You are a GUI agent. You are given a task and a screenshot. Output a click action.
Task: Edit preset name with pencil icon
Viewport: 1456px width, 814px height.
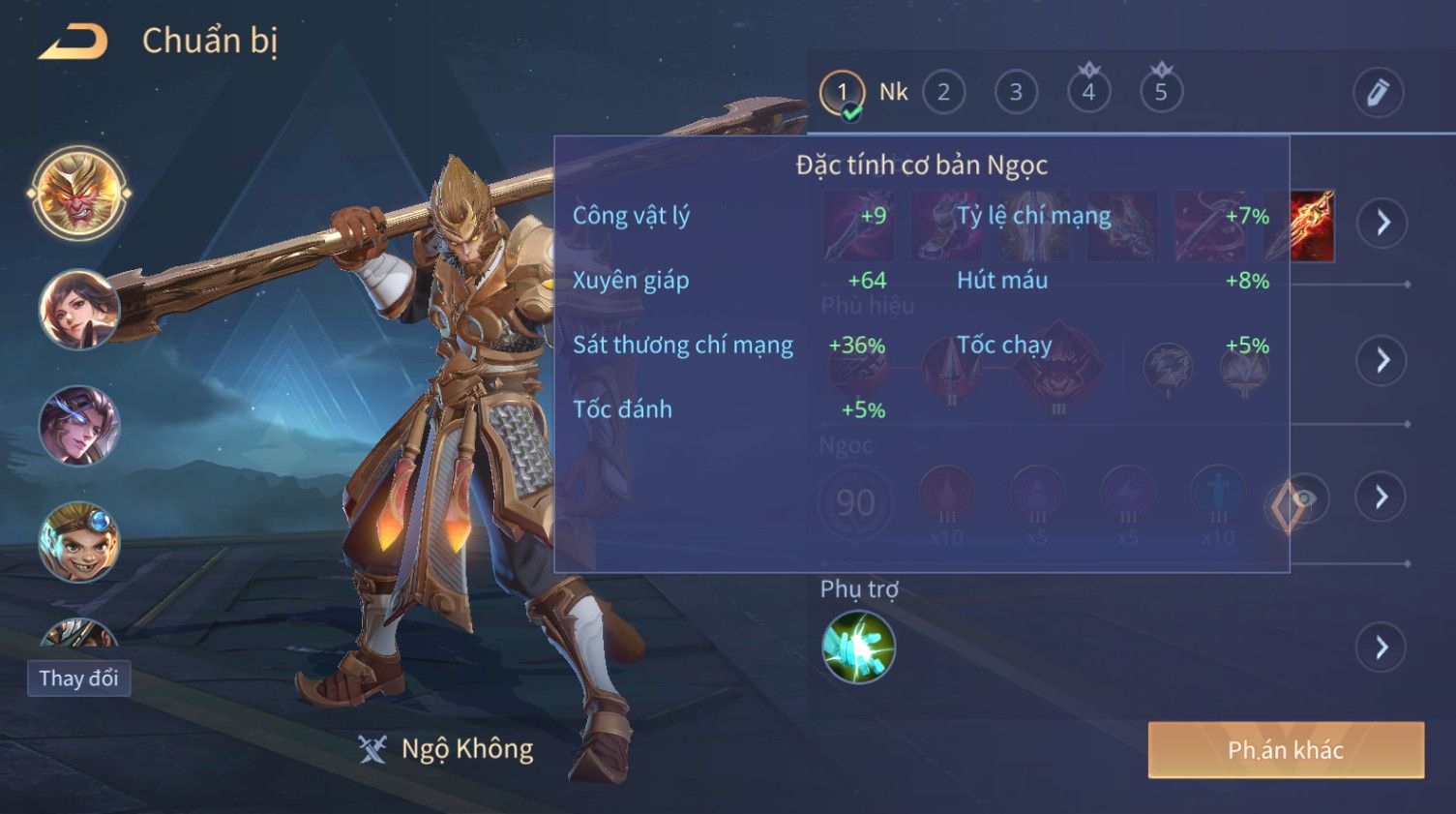[1378, 93]
